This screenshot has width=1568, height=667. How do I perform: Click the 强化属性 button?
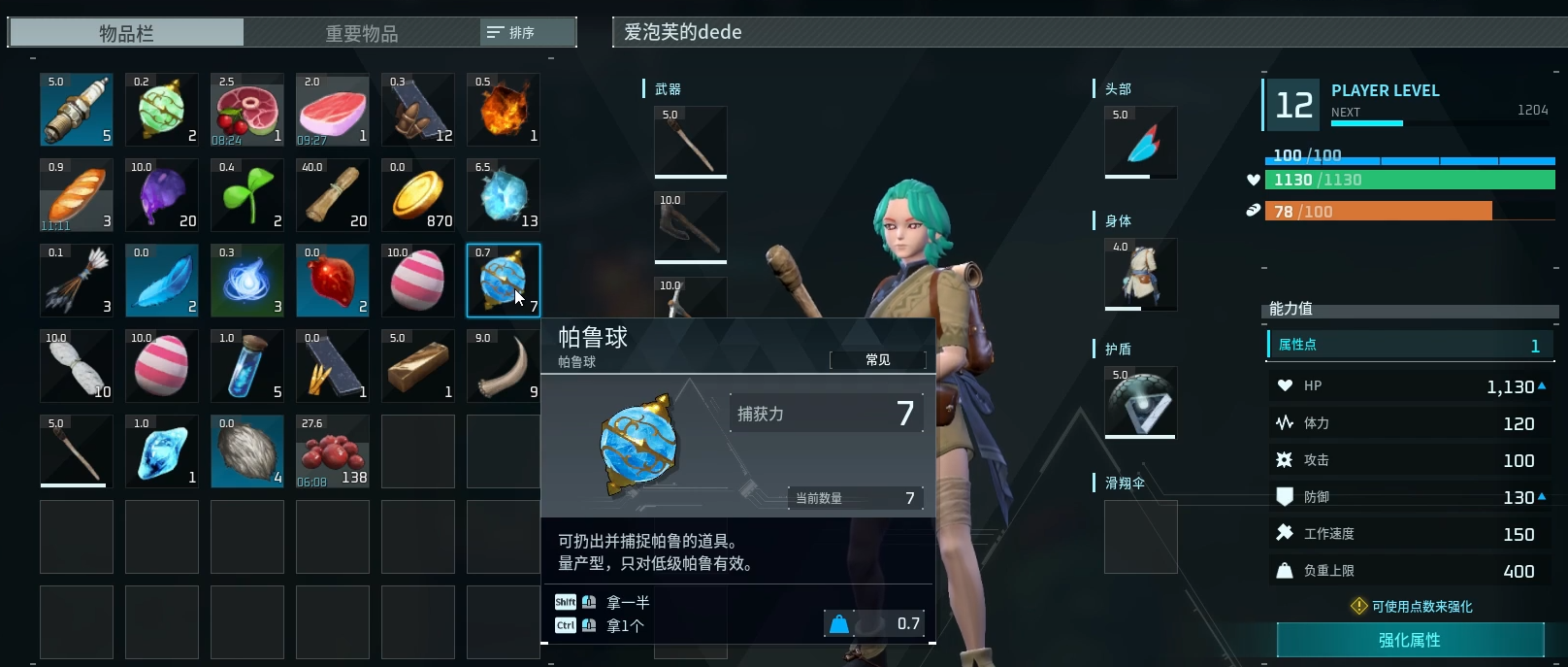1410,640
